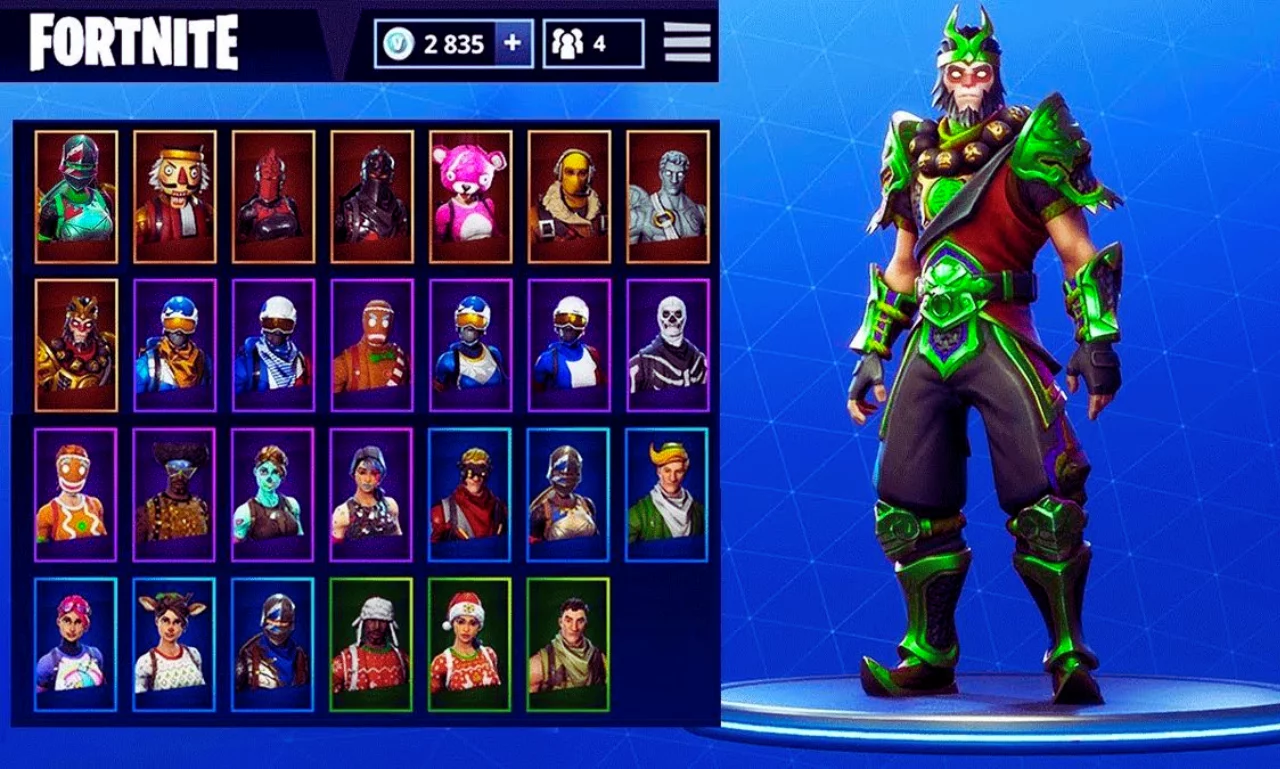Select the Ghoul Trooper skin

[x=272, y=493]
